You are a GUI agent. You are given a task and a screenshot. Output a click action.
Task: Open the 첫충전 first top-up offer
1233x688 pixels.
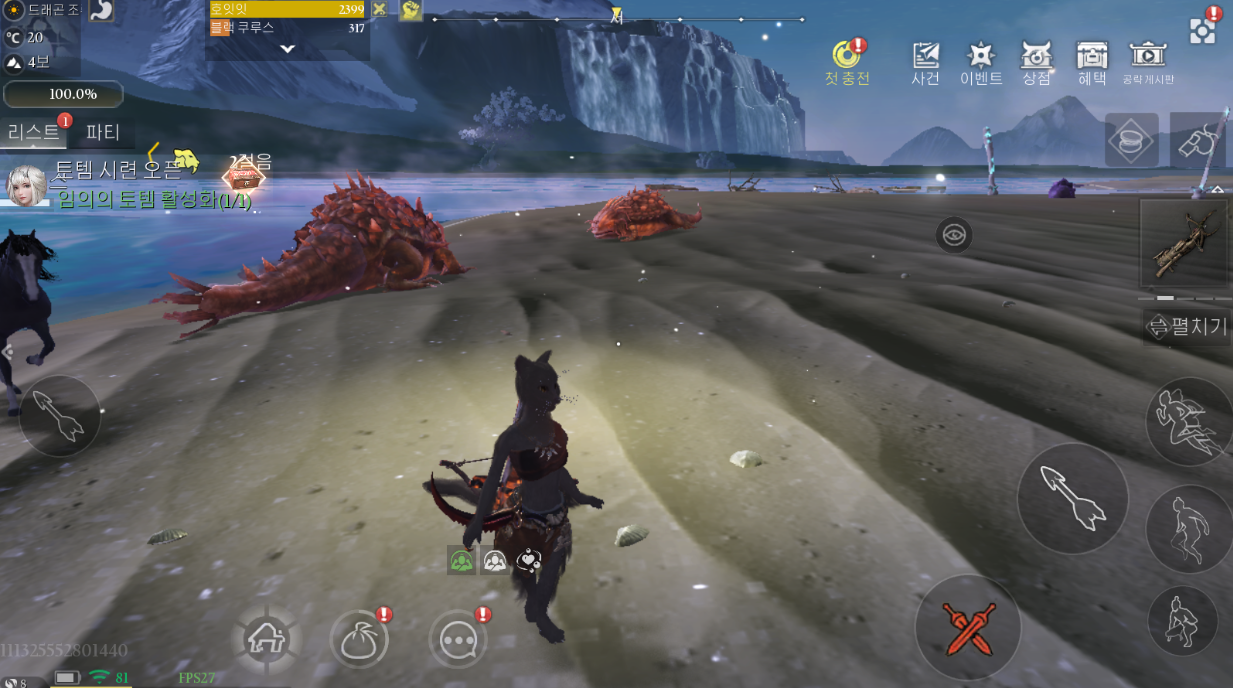click(848, 60)
